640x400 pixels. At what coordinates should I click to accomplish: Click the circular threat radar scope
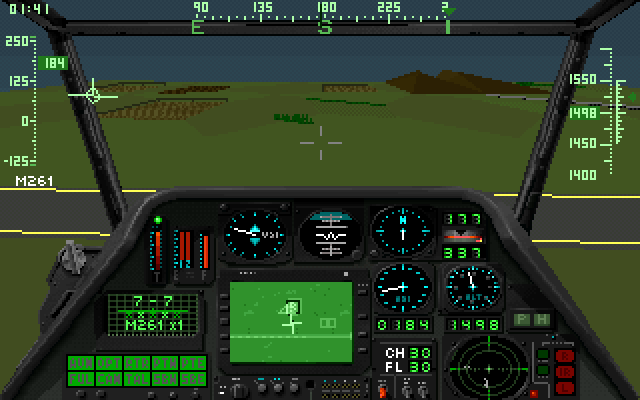(x=482, y=368)
